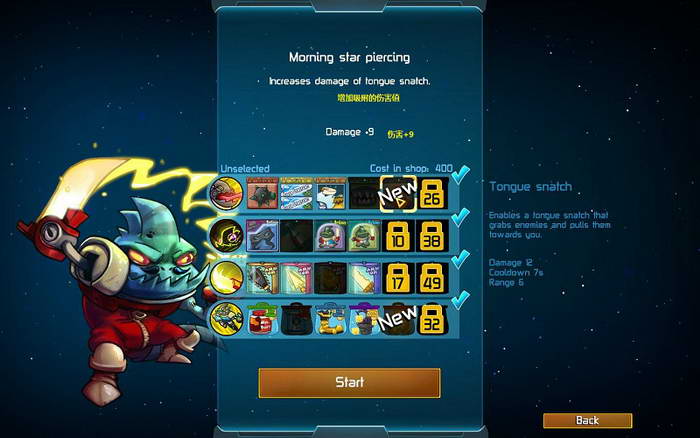This screenshot has width=700, height=438.
Task: Click the locked slot numbered 32
Action: tap(432, 319)
